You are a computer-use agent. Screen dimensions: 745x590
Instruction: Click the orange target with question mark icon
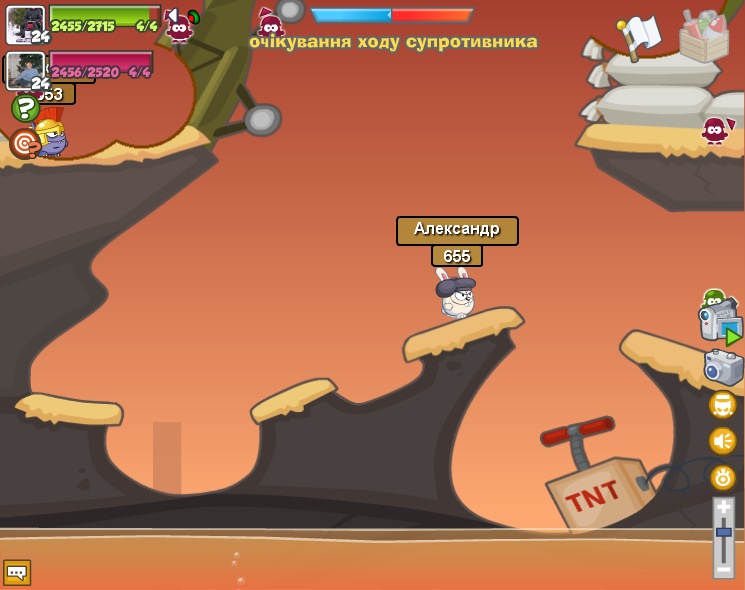(x=25, y=144)
